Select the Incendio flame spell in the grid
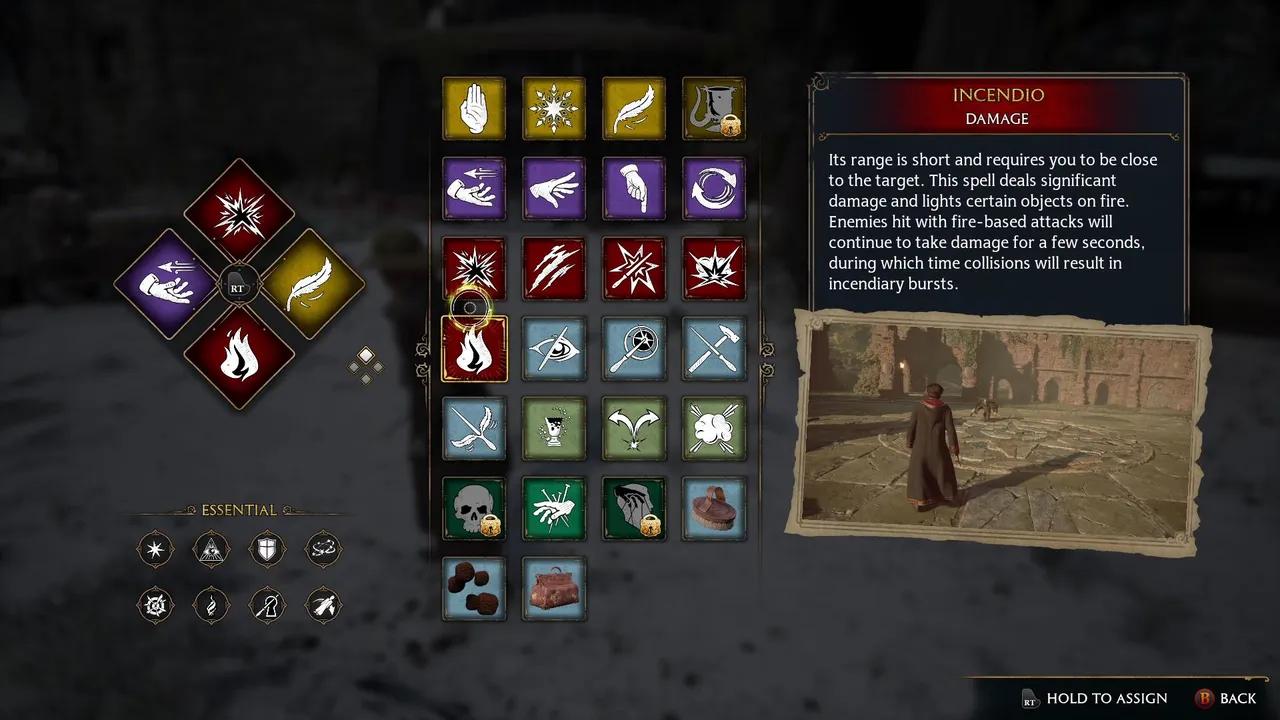The height and width of the screenshot is (720, 1280). tap(474, 349)
